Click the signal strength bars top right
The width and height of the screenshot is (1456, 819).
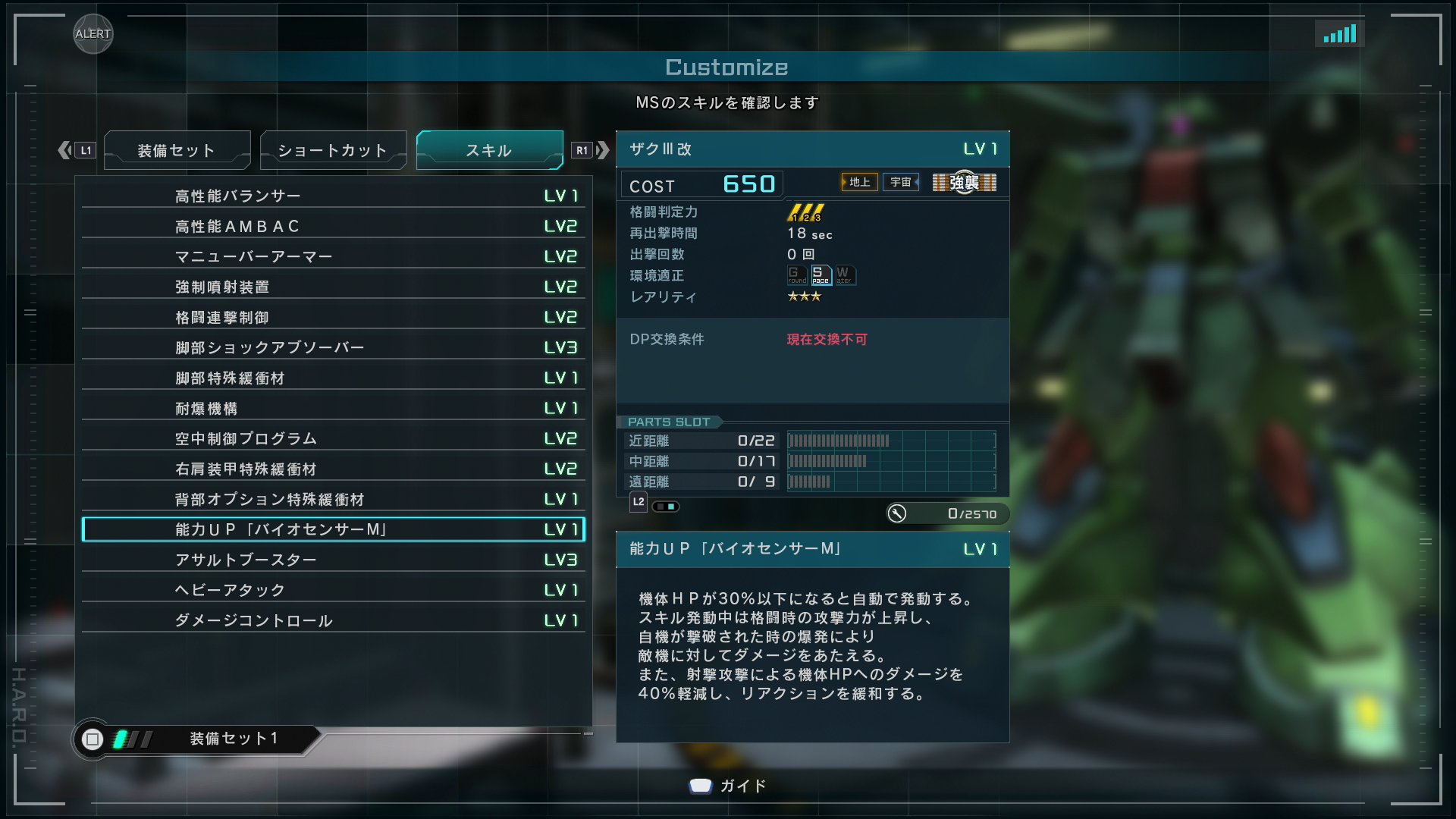tap(1340, 33)
